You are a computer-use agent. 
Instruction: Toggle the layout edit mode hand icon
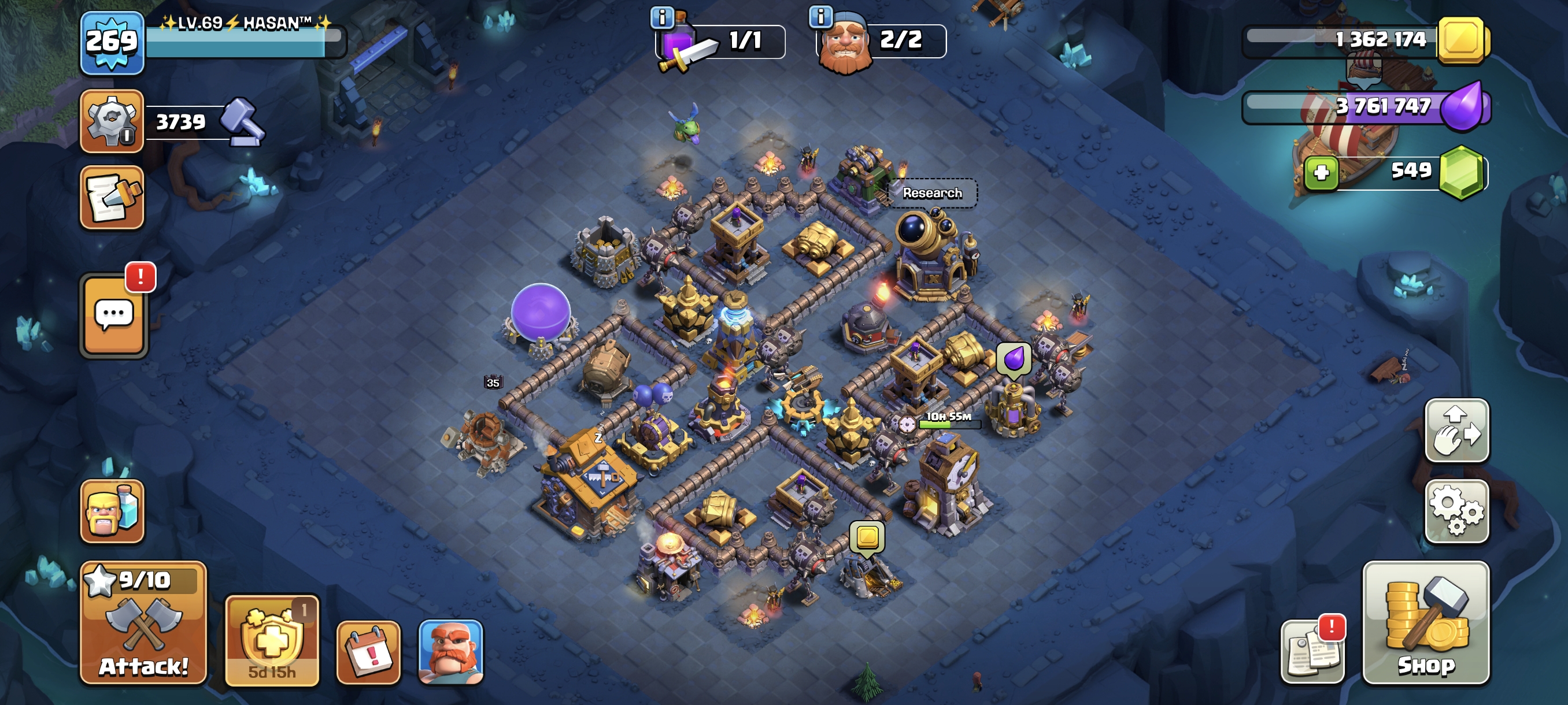pos(1456,430)
